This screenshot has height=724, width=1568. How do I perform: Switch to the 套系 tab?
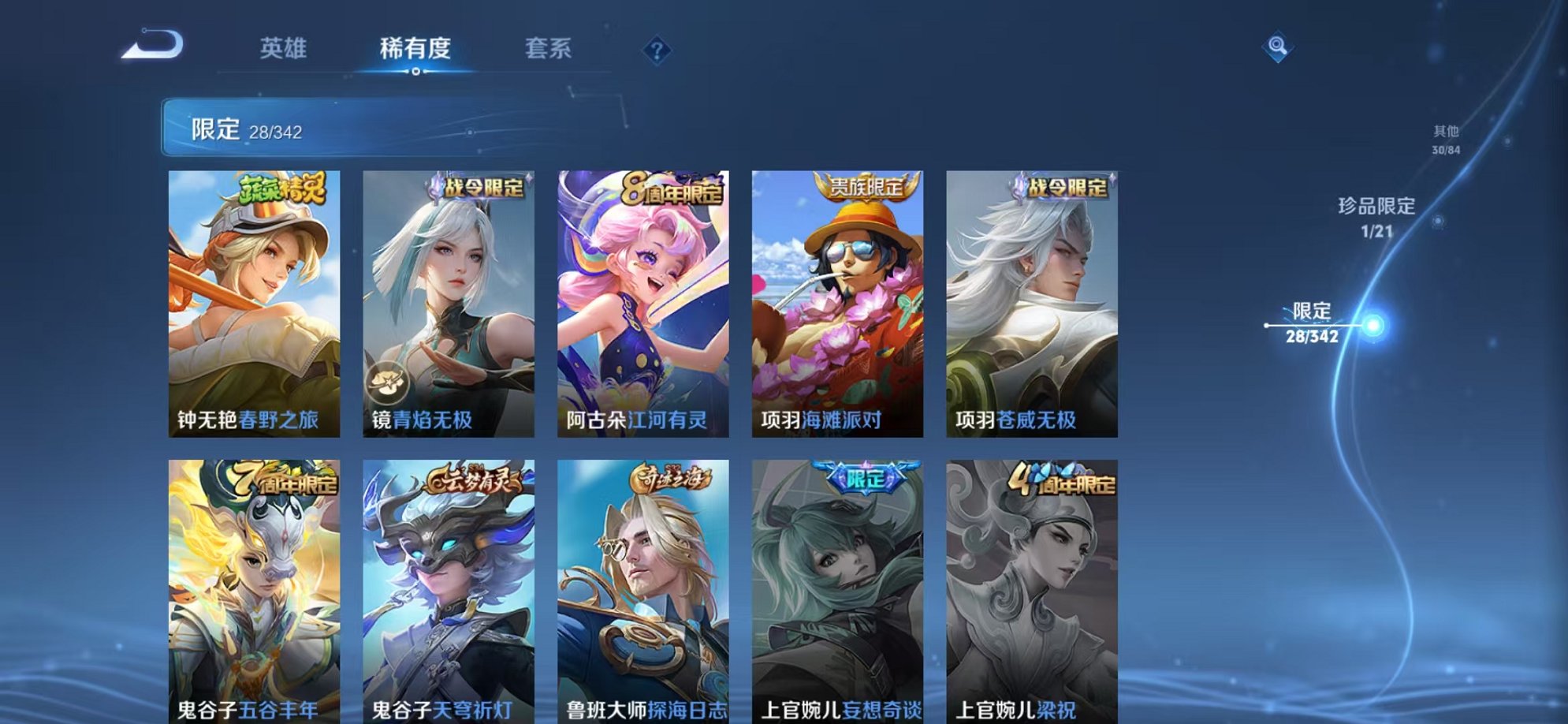(x=549, y=49)
